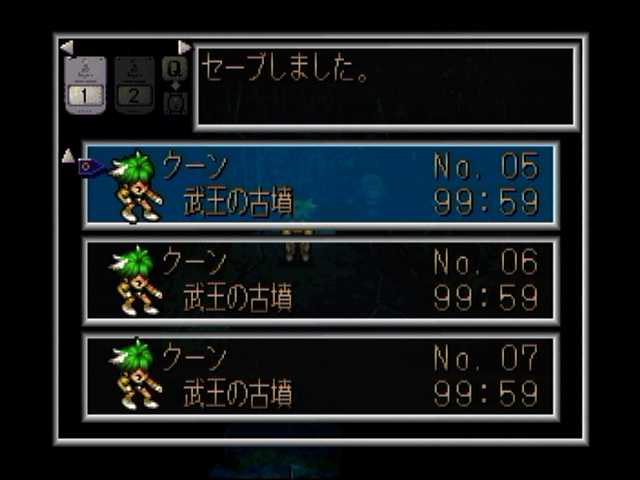This screenshot has height=480, width=640.
Task: Select memory card slot 1
Action: click(85, 85)
